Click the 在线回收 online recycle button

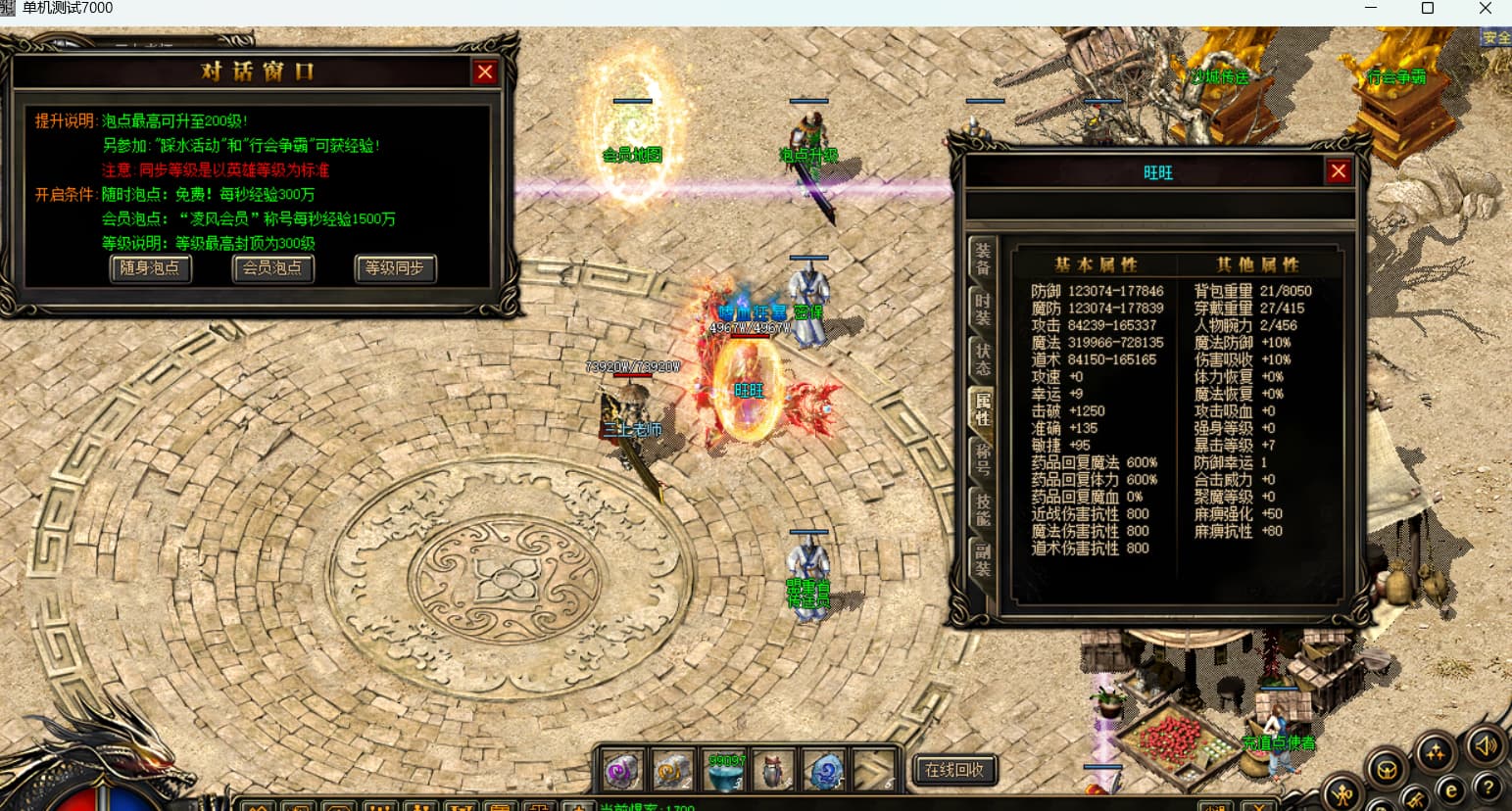click(x=954, y=770)
